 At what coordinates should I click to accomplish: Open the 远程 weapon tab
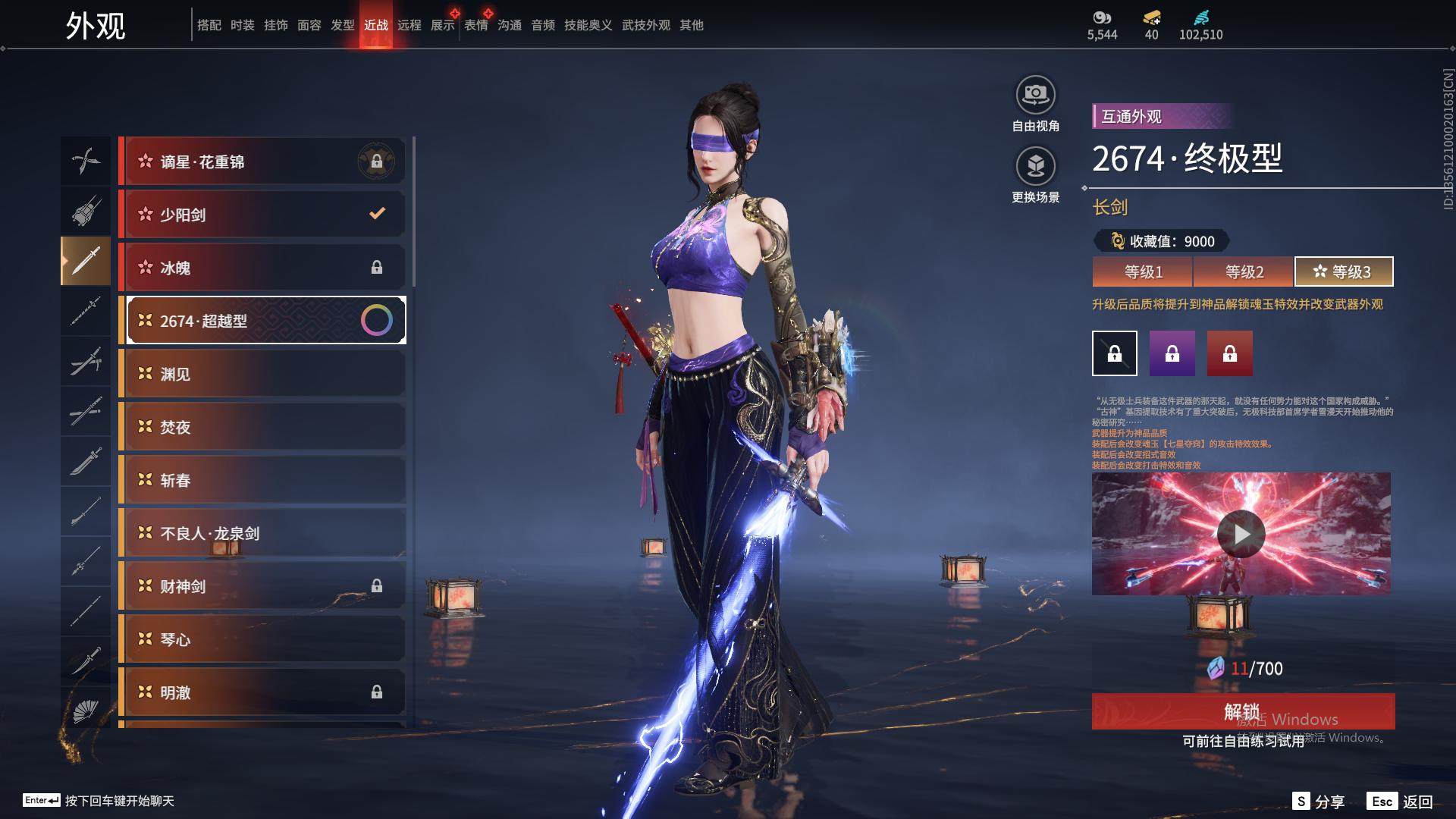coord(409,25)
